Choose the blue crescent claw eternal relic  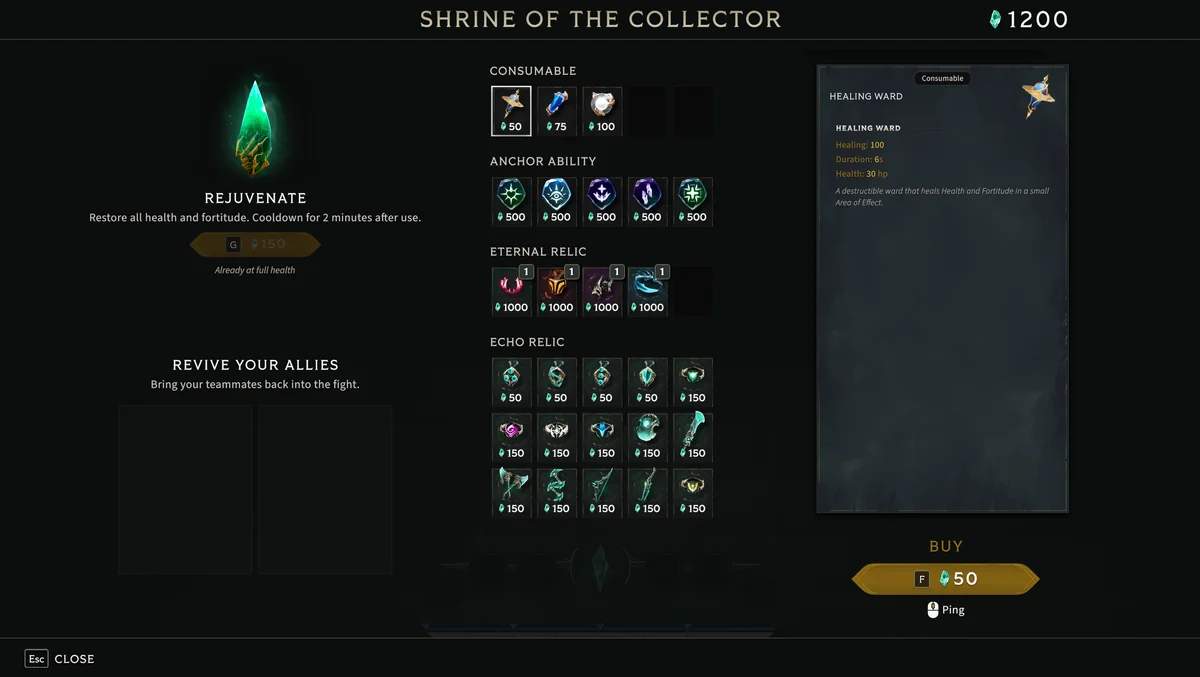[647, 291]
